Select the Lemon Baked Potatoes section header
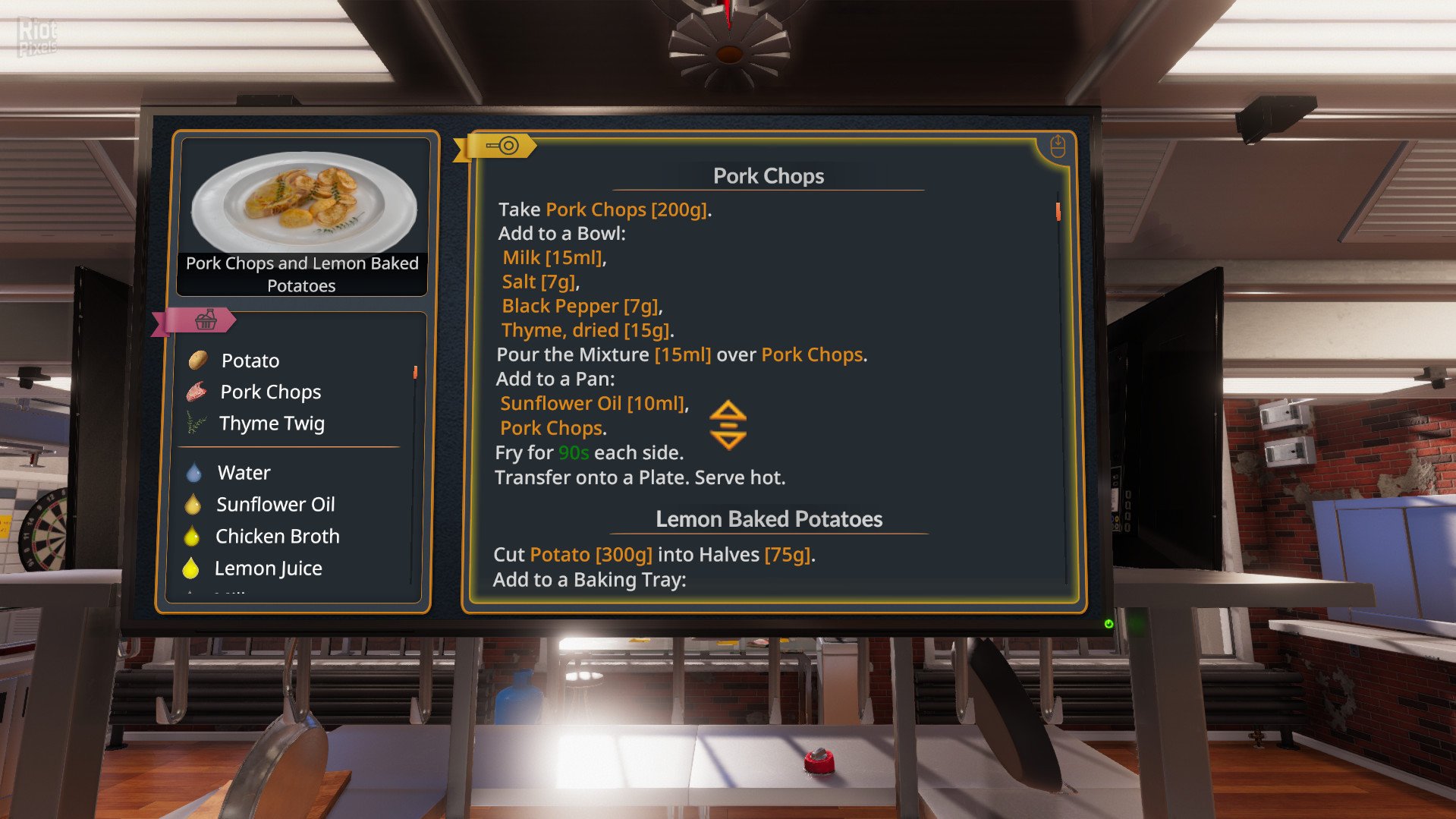Image resolution: width=1456 pixels, height=819 pixels. pyautogui.click(x=769, y=518)
